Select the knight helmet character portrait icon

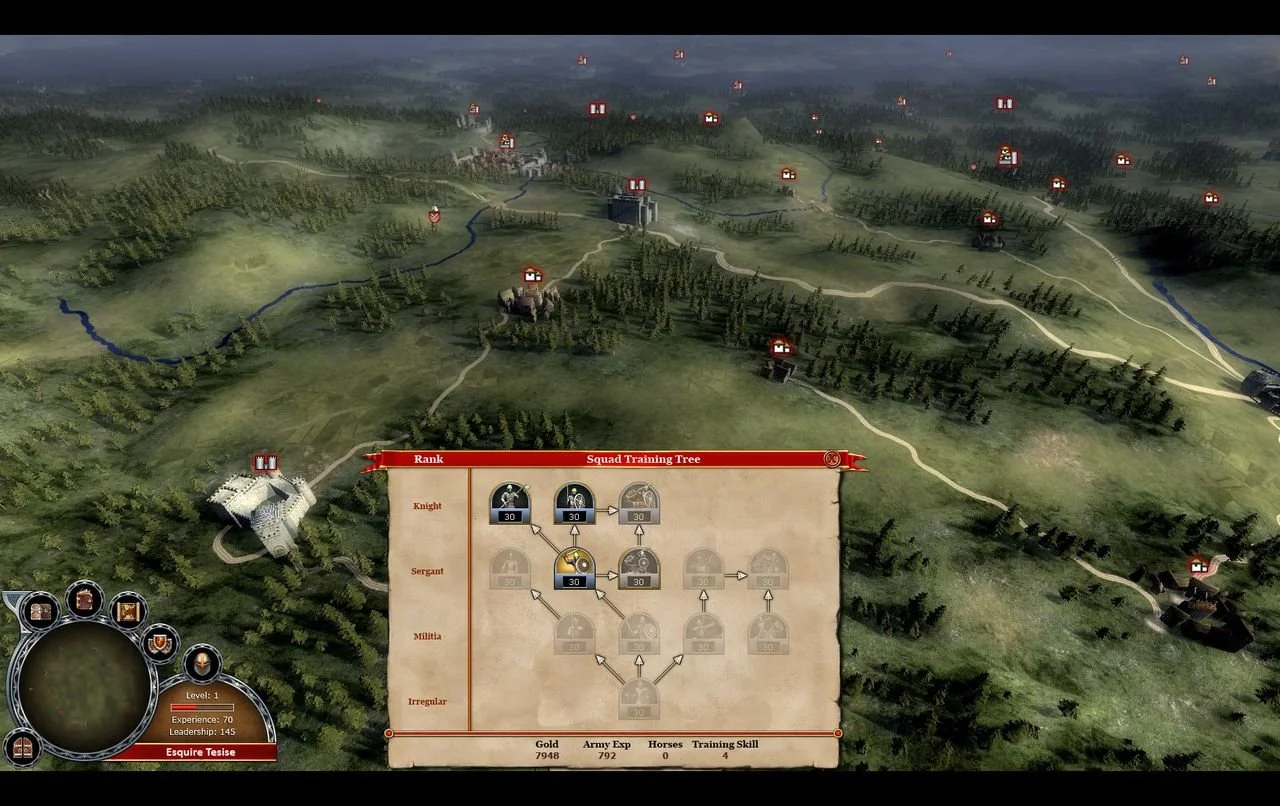202,664
